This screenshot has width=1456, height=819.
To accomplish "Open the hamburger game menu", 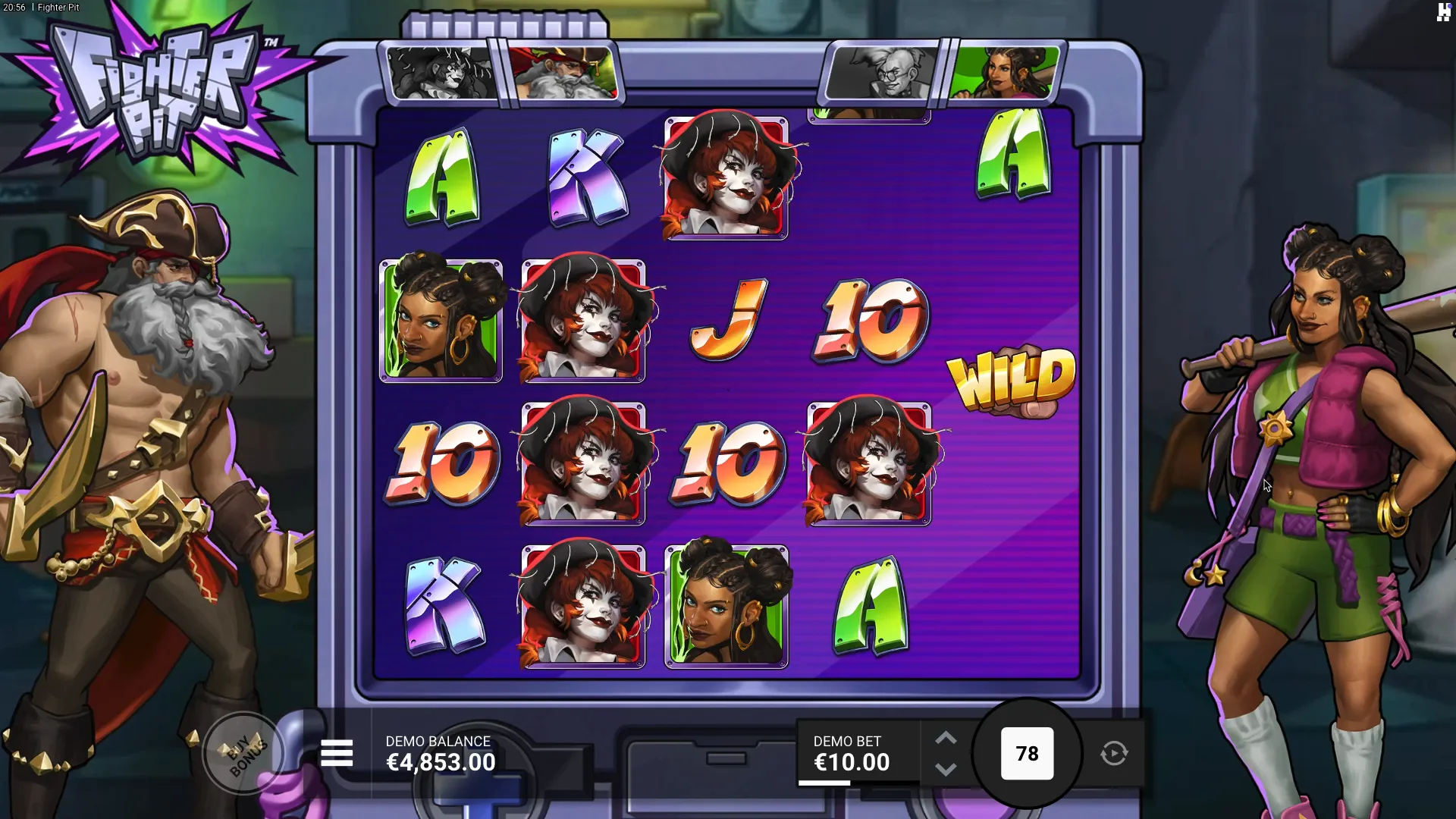I will [x=337, y=753].
